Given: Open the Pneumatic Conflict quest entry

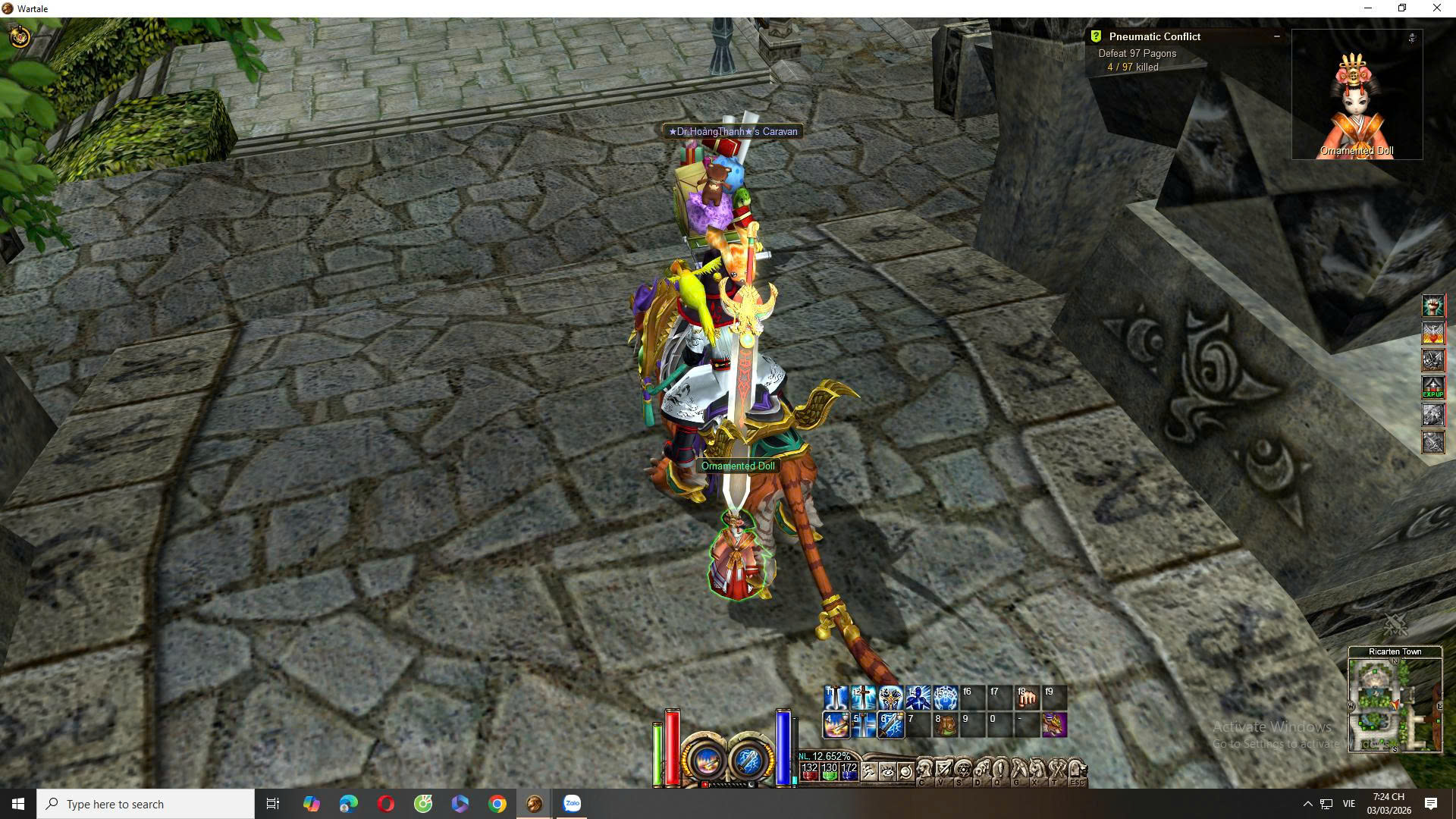Looking at the screenshot, I should click(1154, 36).
